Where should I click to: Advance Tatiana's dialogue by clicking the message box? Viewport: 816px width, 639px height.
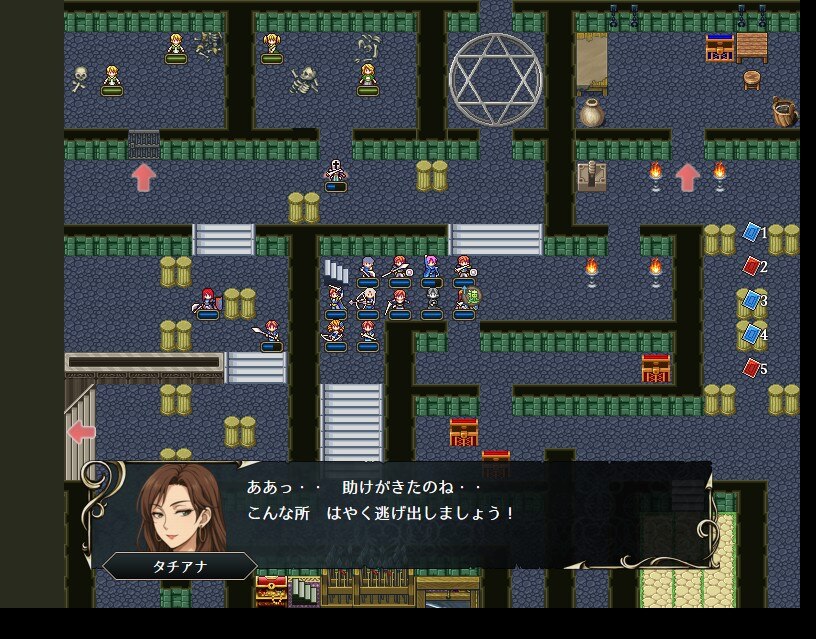[x=420, y=513]
